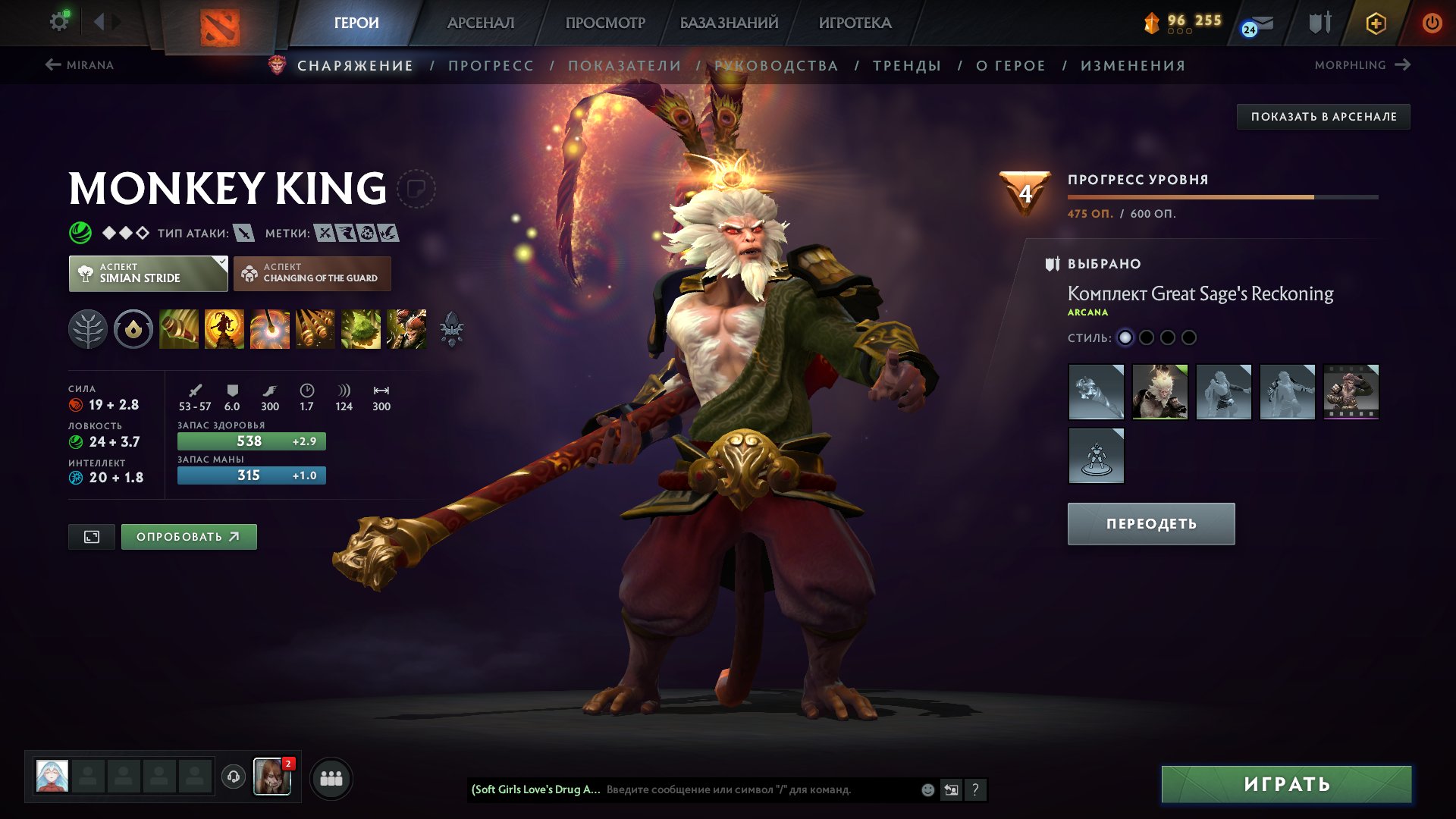Click the Mischief tree ability icon
This screenshot has width=1456, height=819.
point(362,329)
